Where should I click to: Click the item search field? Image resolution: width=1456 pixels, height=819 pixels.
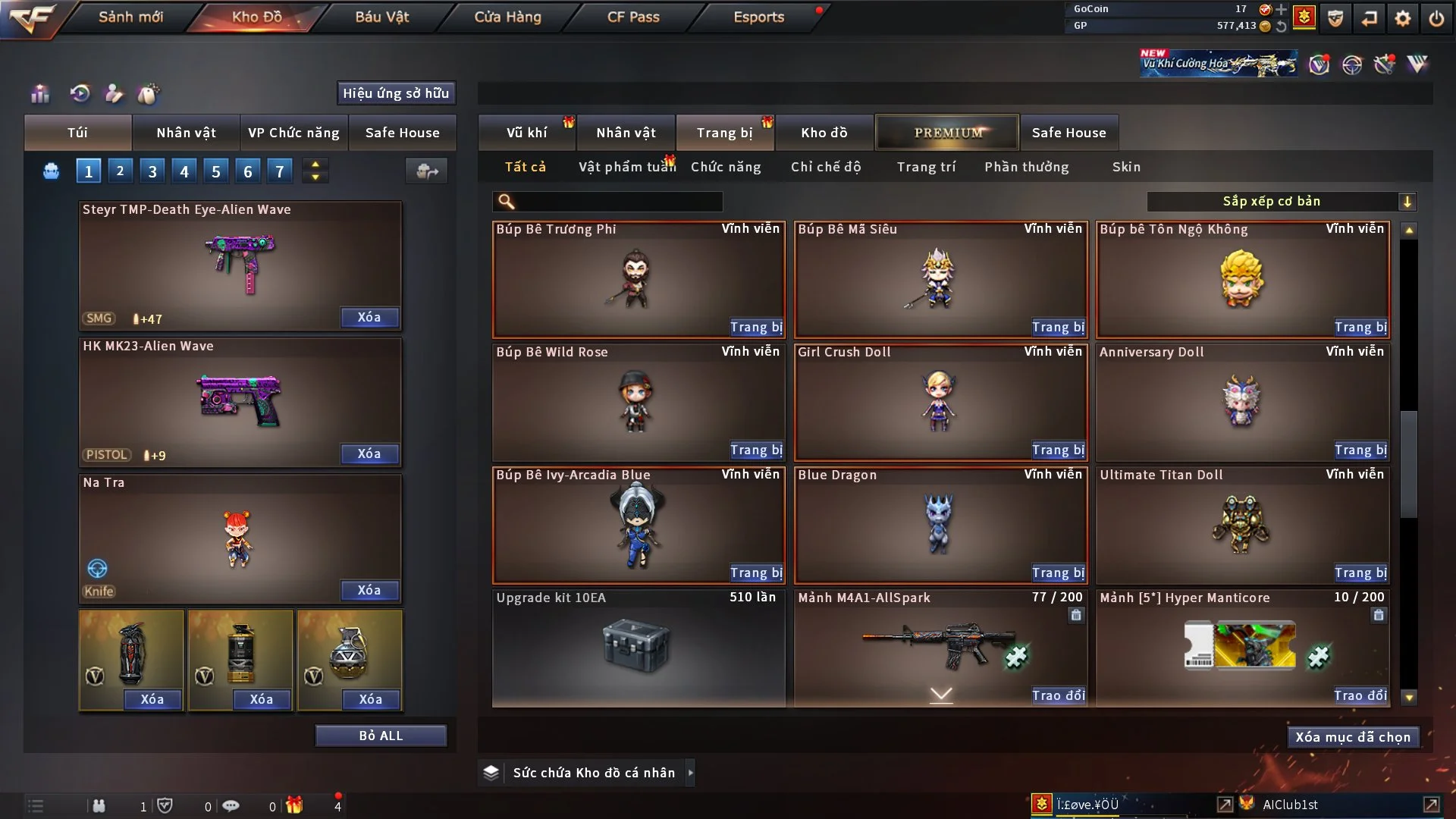click(x=618, y=202)
